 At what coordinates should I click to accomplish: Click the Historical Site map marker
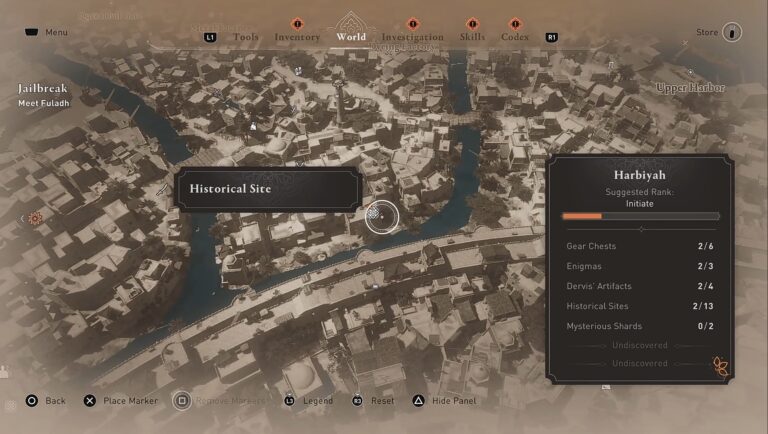pos(381,215)
